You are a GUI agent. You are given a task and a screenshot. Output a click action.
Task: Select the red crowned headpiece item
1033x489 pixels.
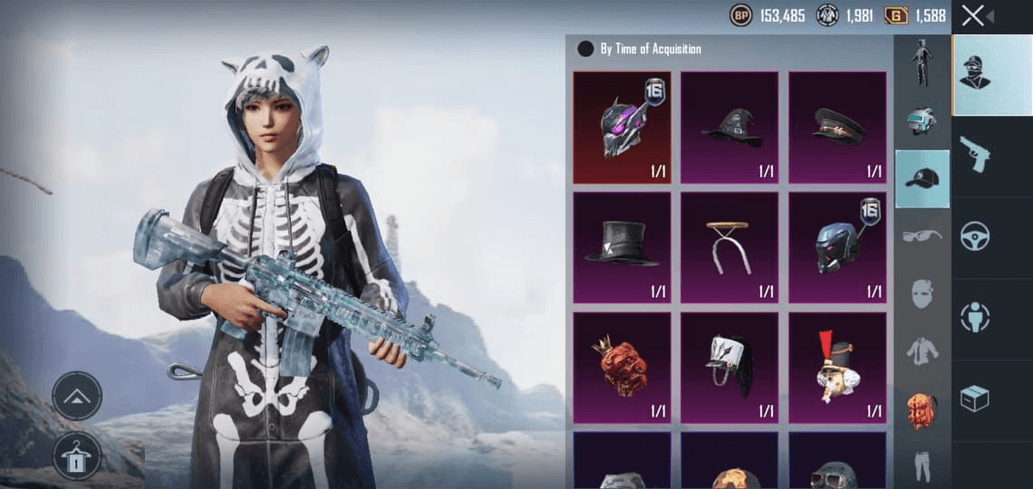(x=621, y=367)
